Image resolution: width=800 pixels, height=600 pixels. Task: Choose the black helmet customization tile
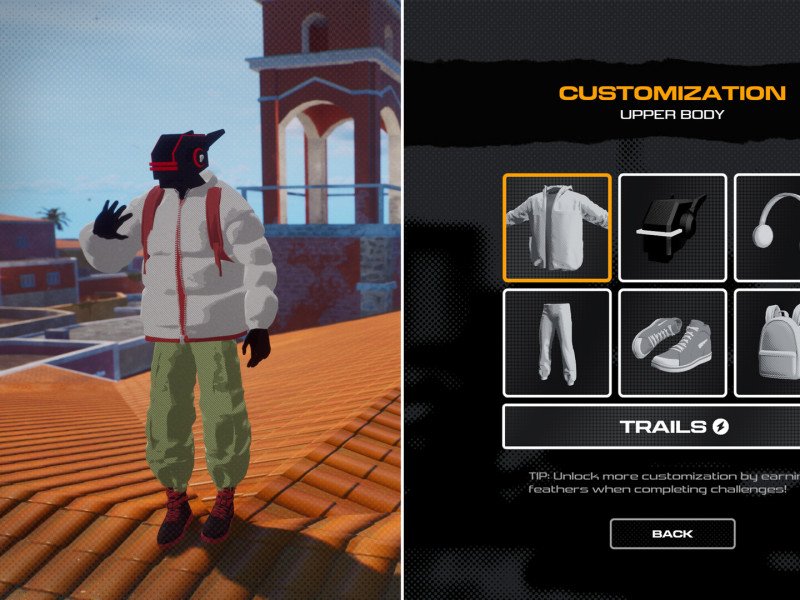pos(672,228)
